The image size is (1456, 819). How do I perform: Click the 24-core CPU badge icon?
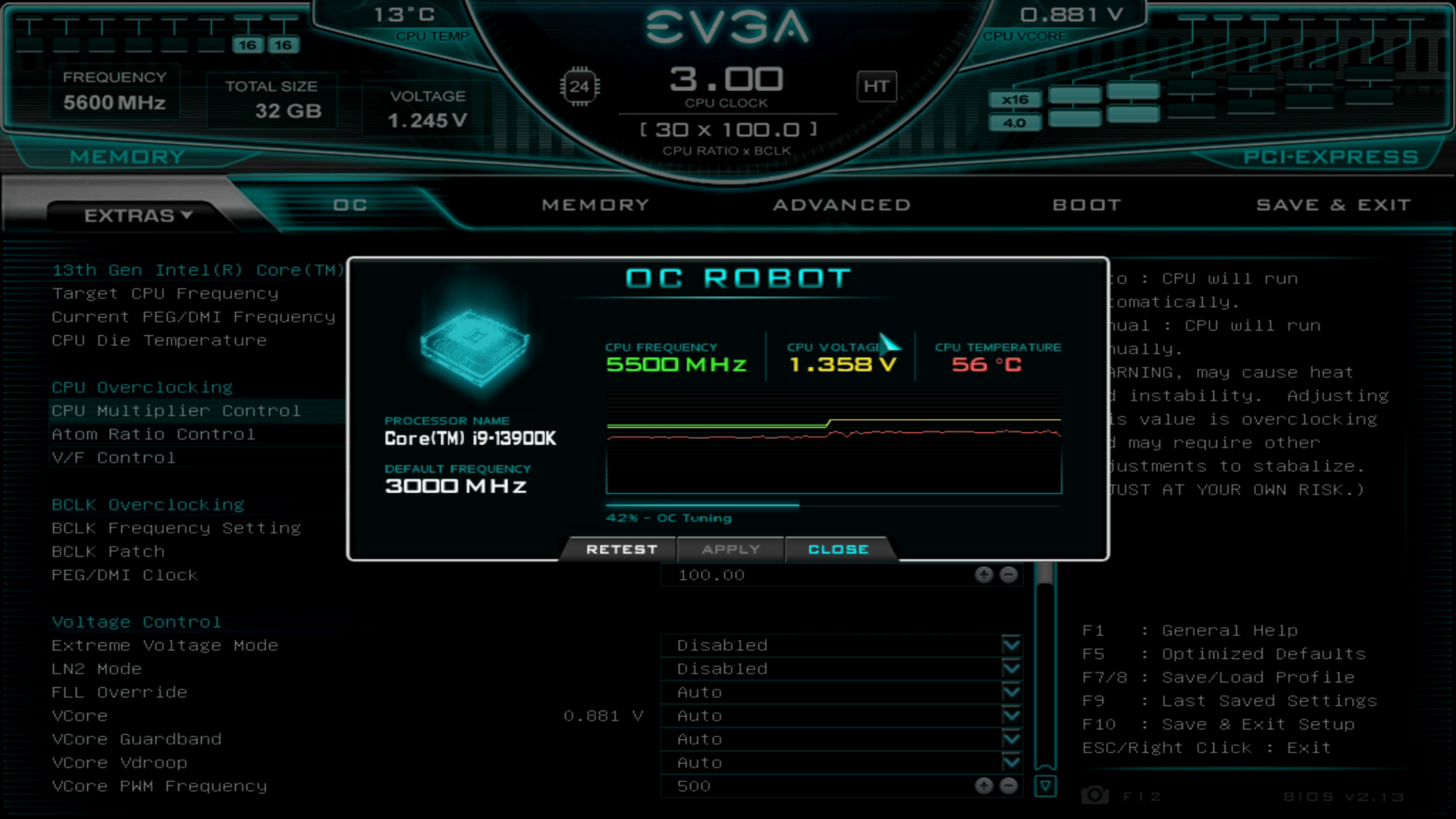point(579,86)
